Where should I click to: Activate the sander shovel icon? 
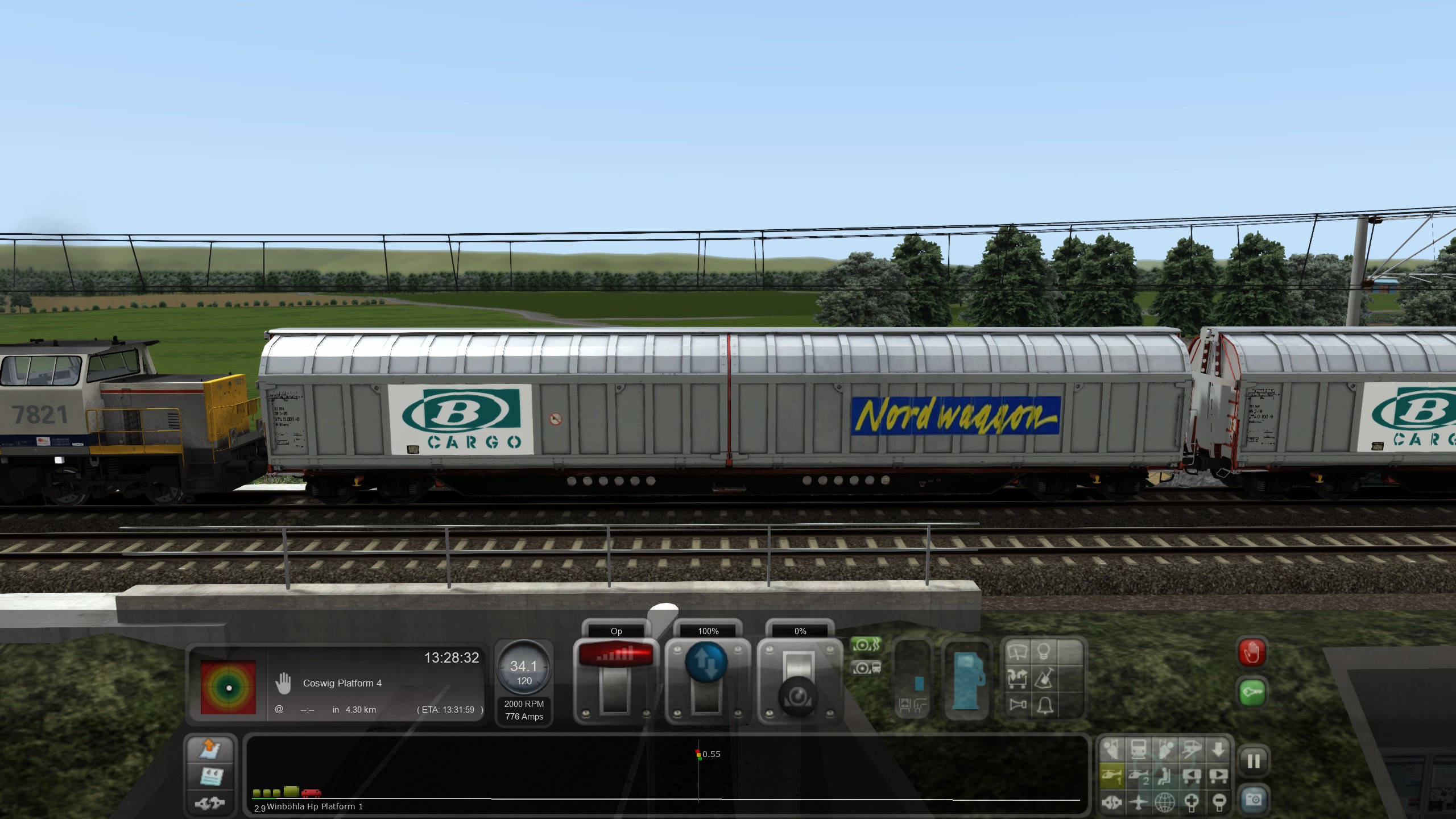point(1045,679)
